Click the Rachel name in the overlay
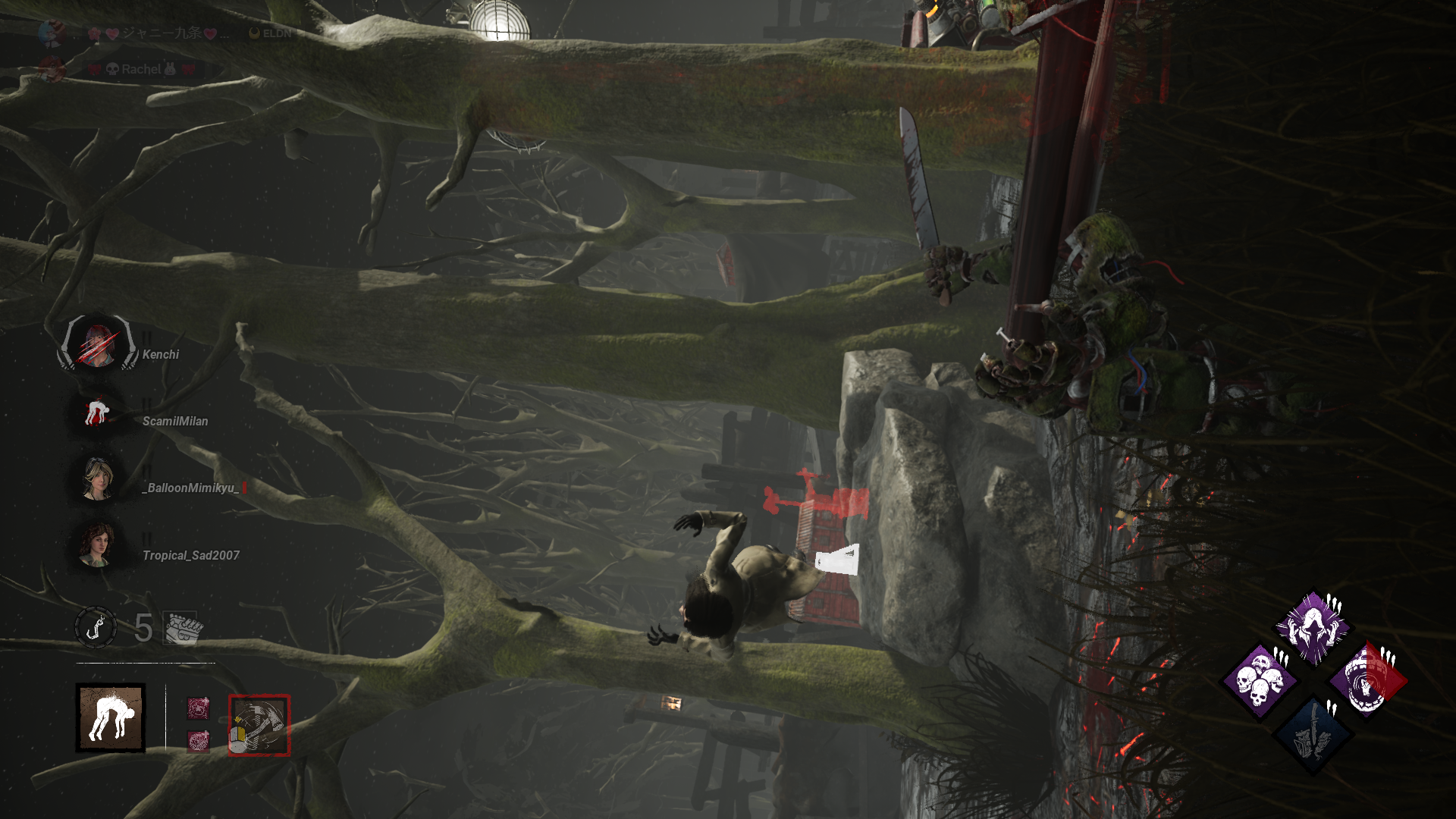Viewport: 1456px width, 819px height. 142,69
